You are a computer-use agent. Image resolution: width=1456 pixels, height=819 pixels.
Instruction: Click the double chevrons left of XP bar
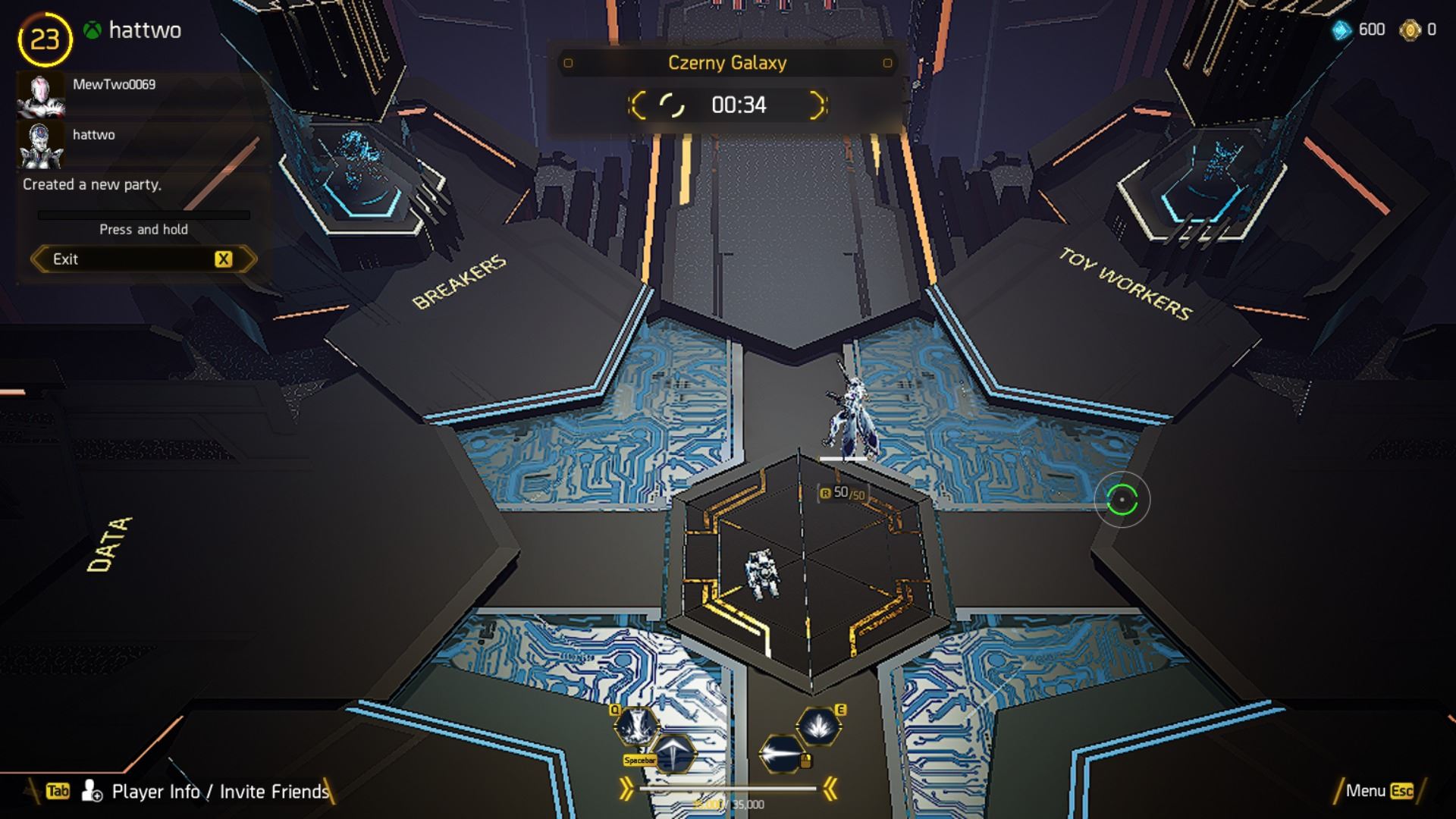pos(626,789)
